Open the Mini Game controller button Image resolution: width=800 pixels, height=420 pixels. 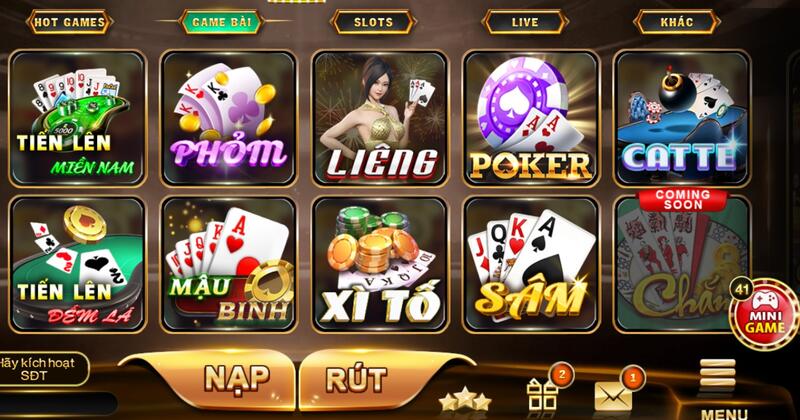(765, 313)
